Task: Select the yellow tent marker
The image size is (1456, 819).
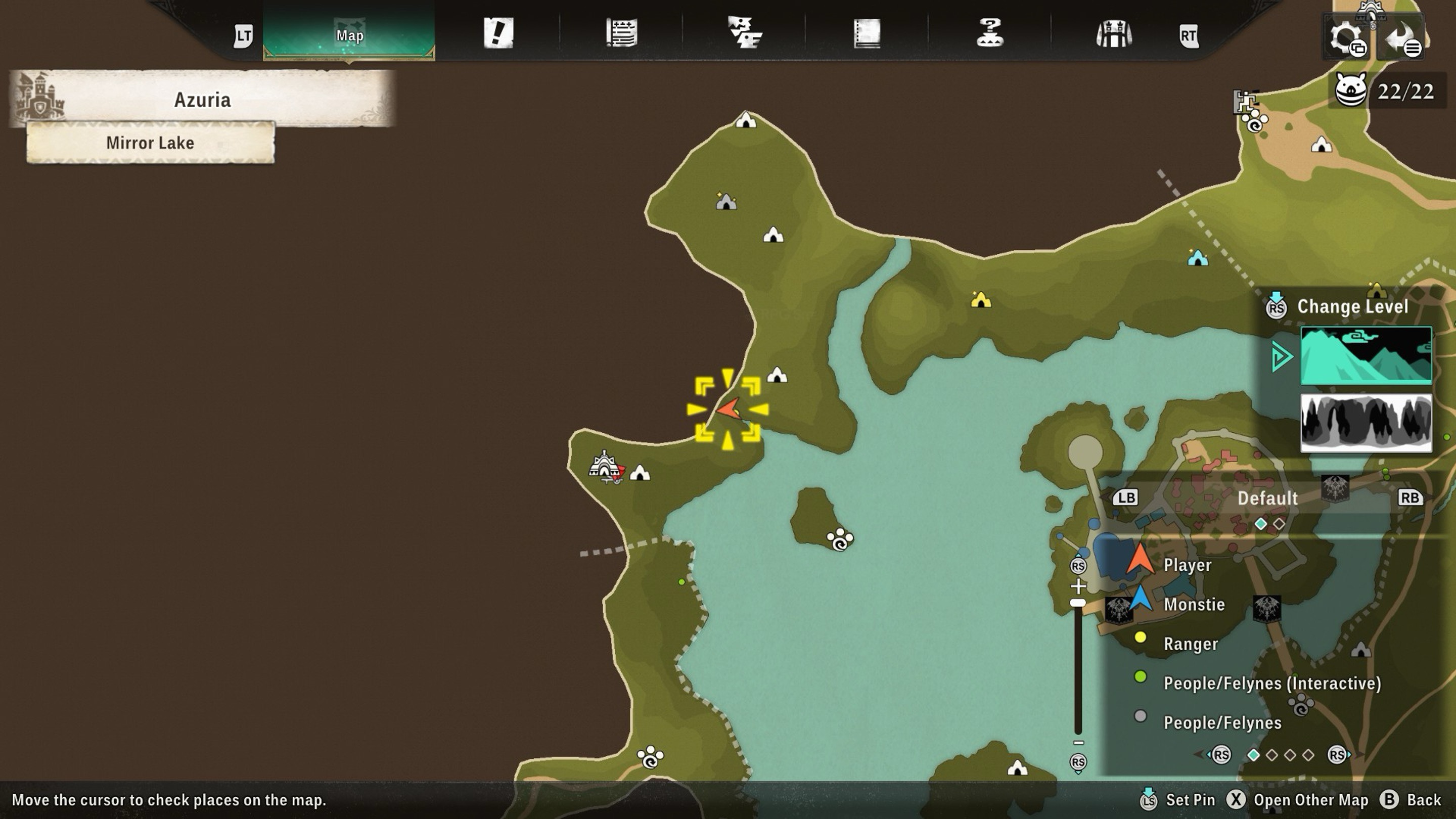Action: 981,300
